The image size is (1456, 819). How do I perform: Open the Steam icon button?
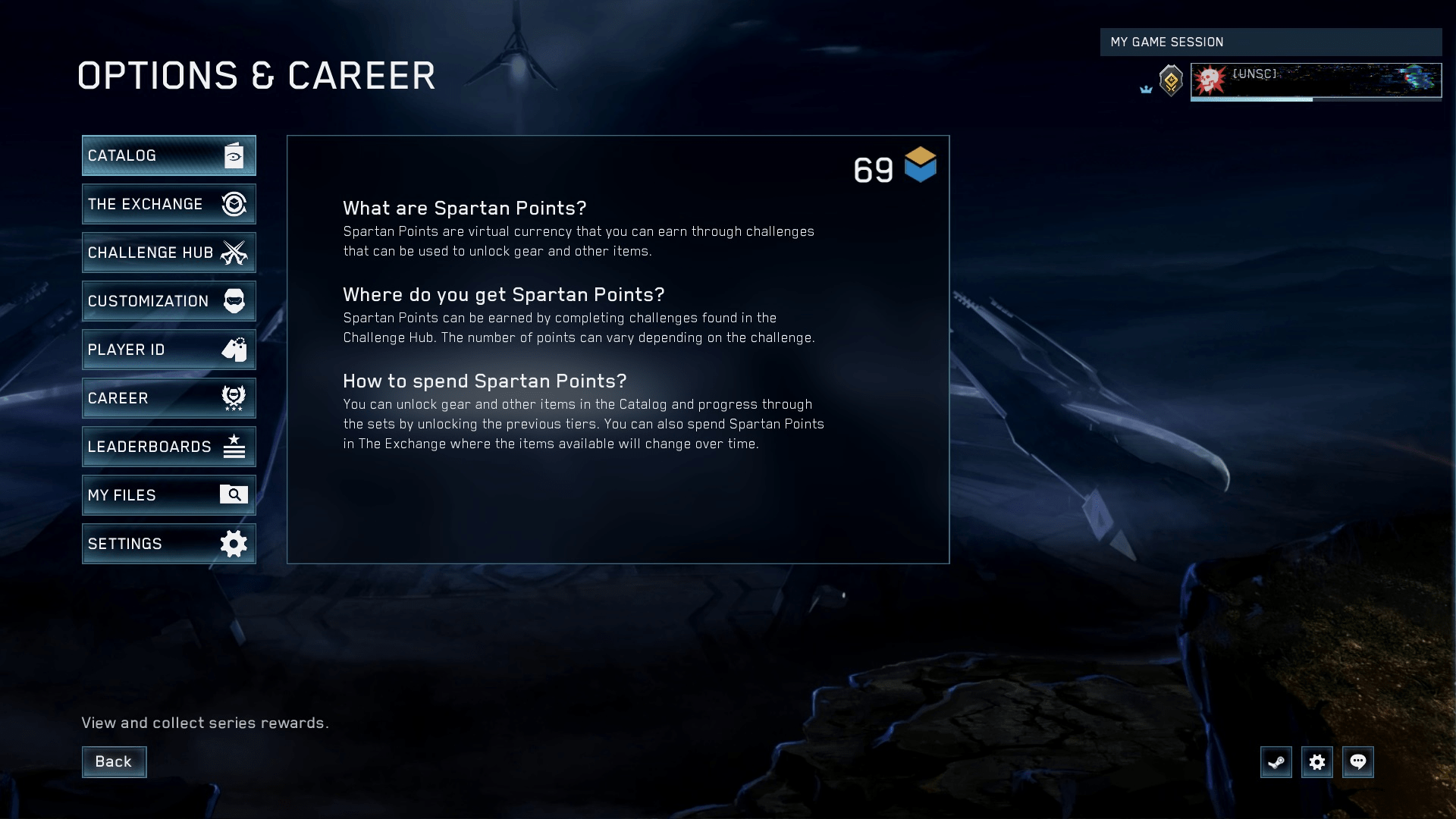point(1276,762)
